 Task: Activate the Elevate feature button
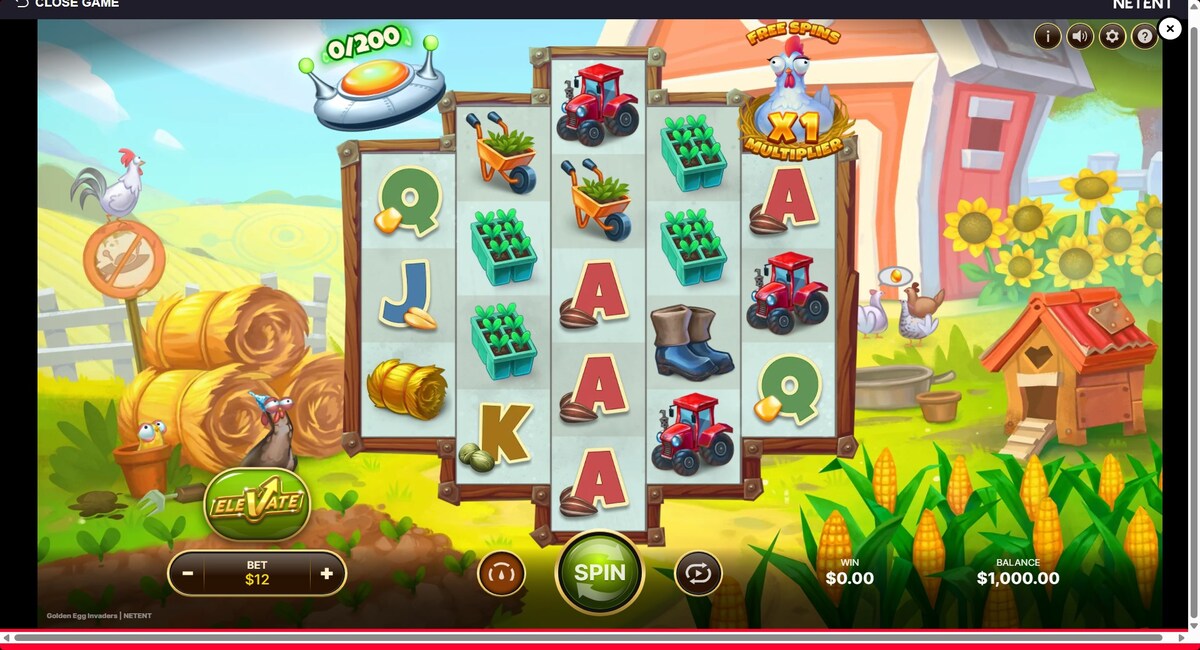pos(257,502)
